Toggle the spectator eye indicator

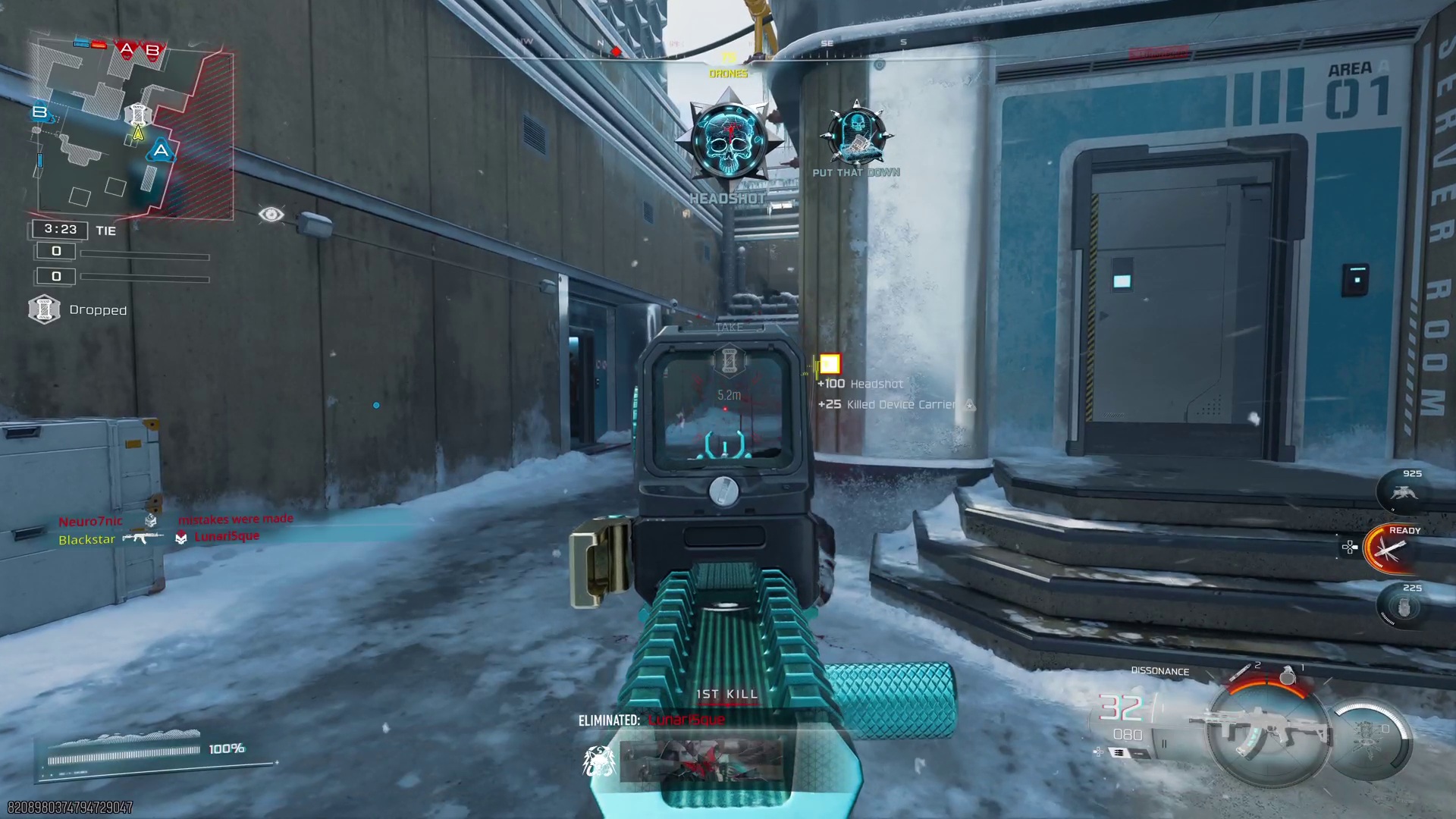272,215
